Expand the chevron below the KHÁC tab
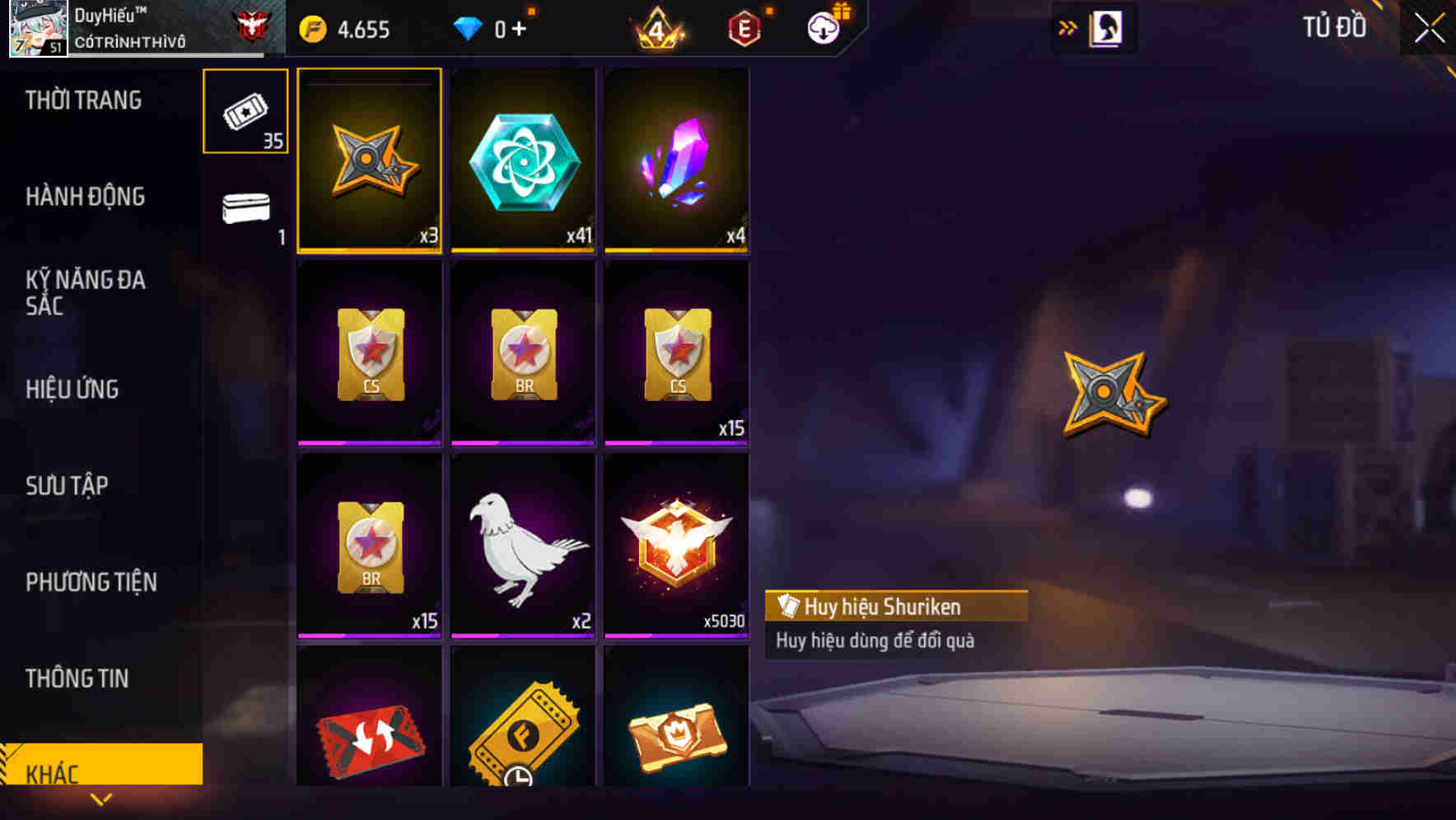The height and width of the screenshot is (820, 1456). pos(101,800)
